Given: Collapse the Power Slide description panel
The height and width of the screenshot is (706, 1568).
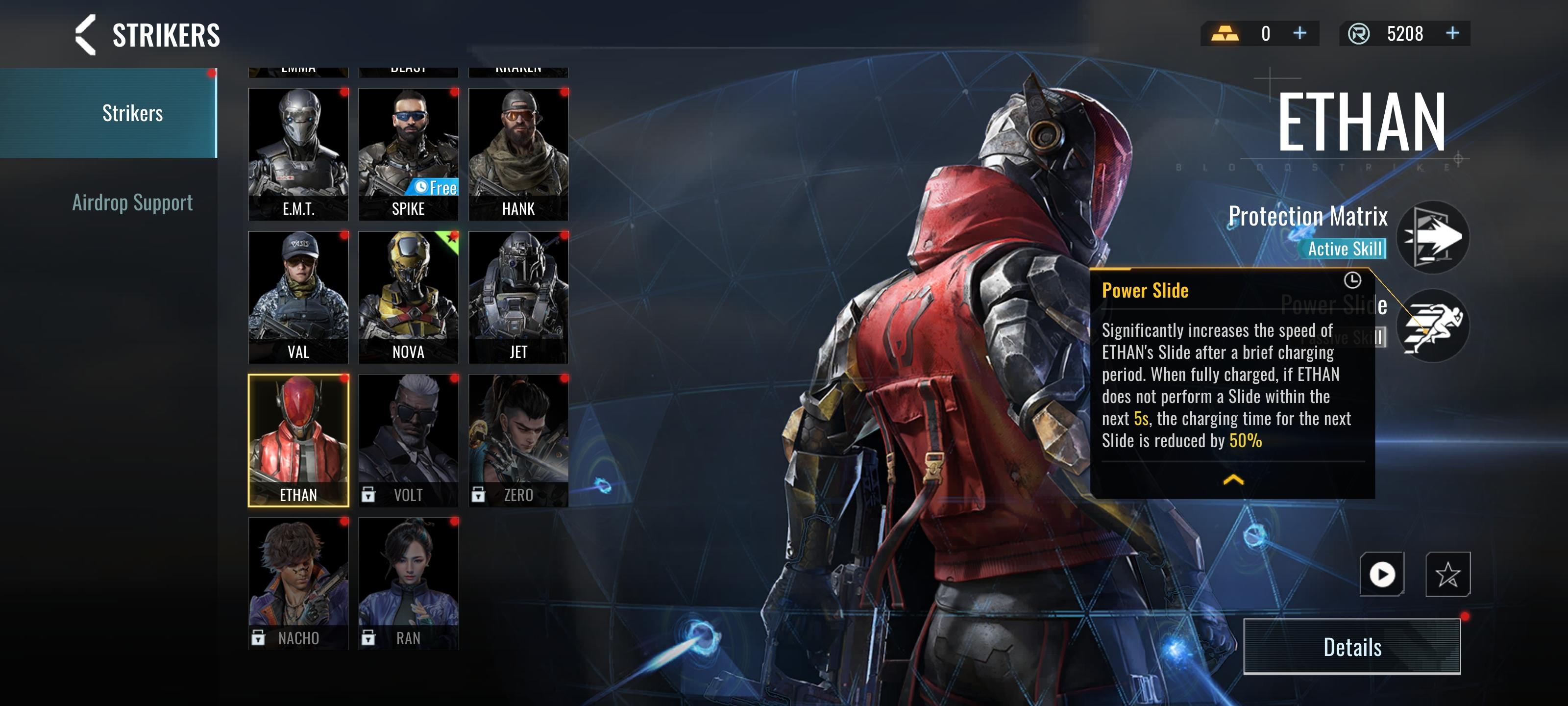Looking at the screenshot, I should (1233, 480).
